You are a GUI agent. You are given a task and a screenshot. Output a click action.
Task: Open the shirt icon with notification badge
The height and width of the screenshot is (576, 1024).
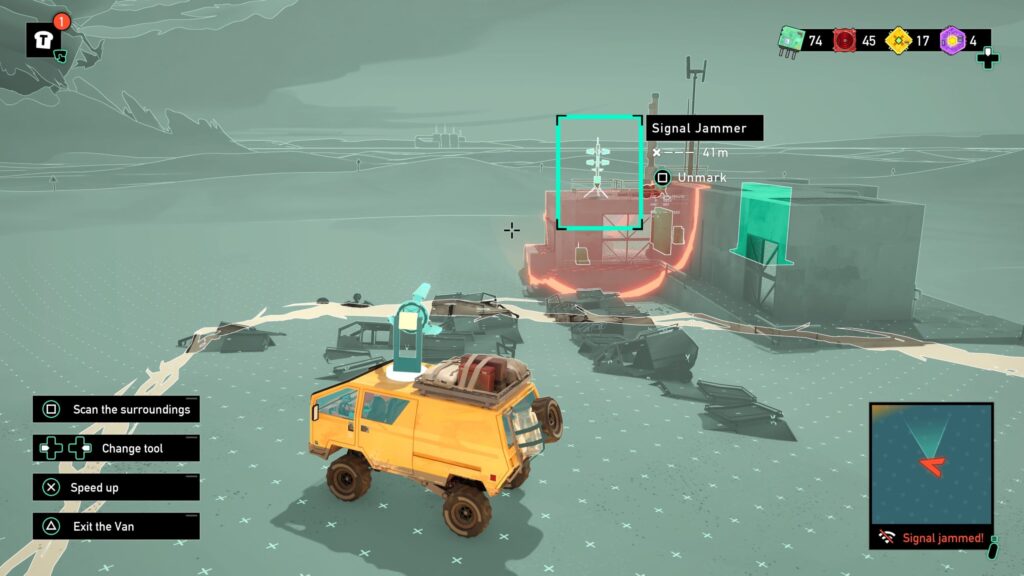coord(44,39)
